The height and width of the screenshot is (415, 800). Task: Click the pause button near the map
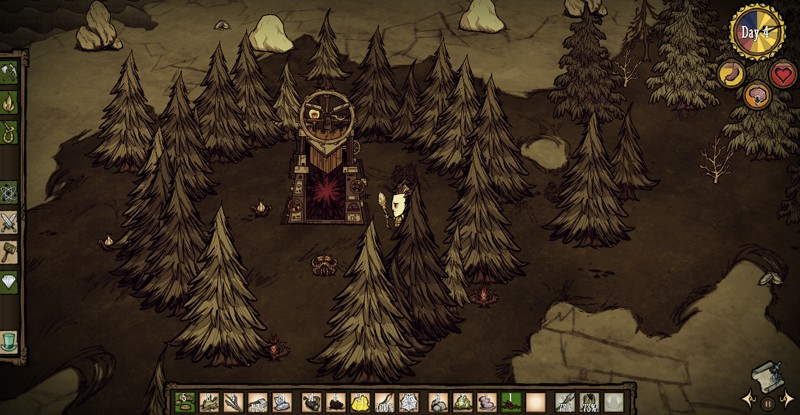coord(768,403)
